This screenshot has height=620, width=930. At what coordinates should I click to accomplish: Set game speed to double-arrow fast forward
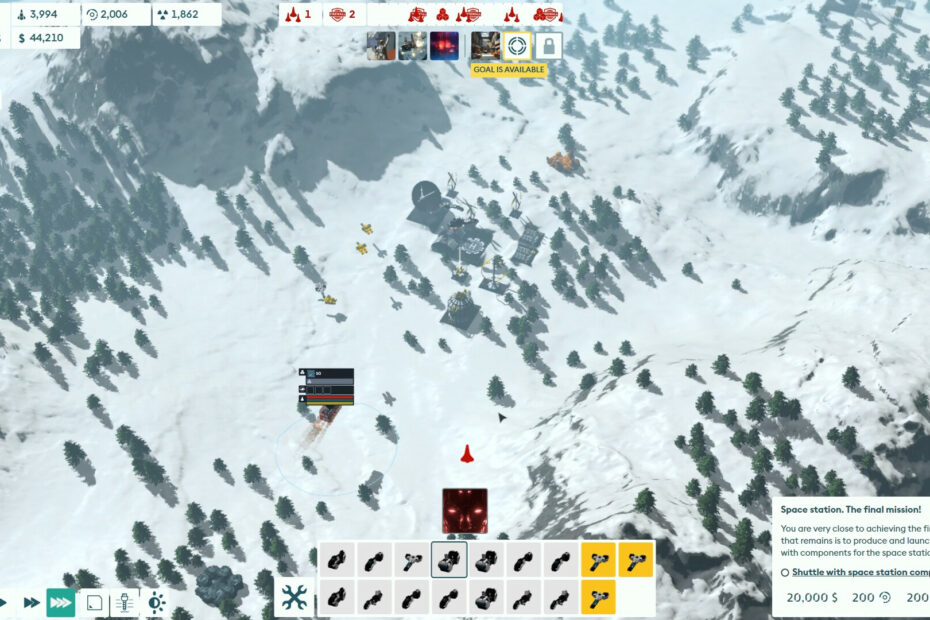[31, 603]
